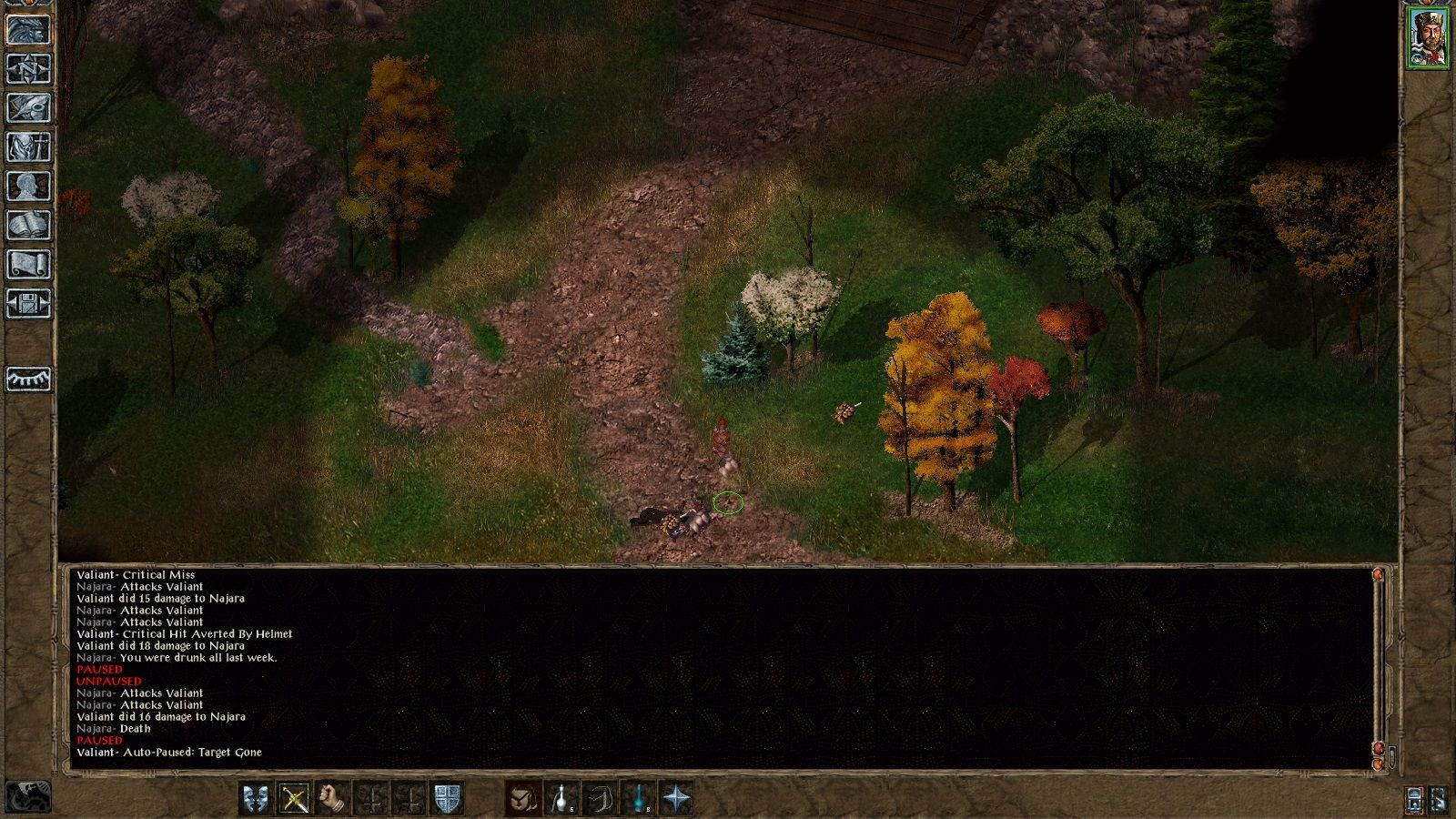Open the priest scroll button
Screen dimensions: 1456x819
29,264
